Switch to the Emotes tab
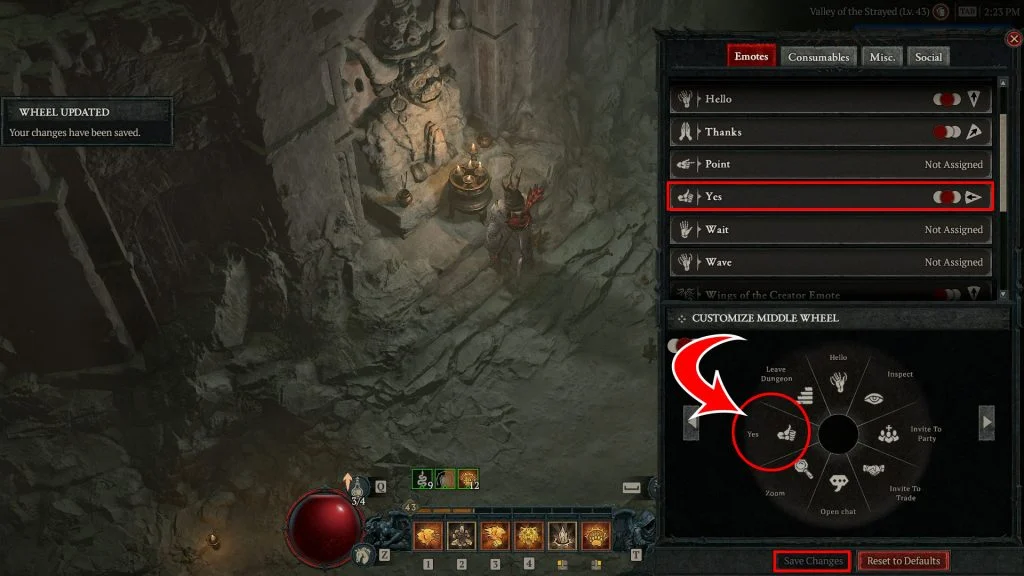 click(x=751, y=57)
